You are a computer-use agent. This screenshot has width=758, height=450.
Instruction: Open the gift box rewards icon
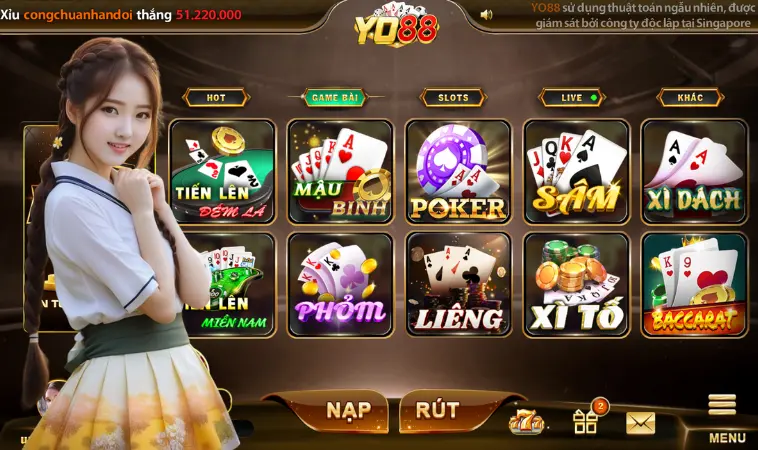[x=585, y=421]
